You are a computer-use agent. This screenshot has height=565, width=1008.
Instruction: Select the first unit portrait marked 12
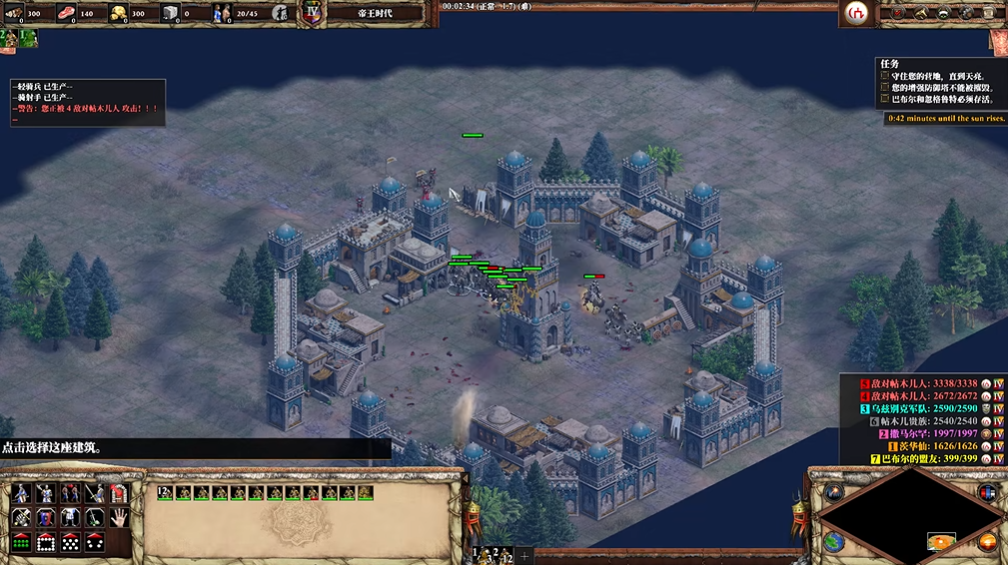tap(165, 492)
